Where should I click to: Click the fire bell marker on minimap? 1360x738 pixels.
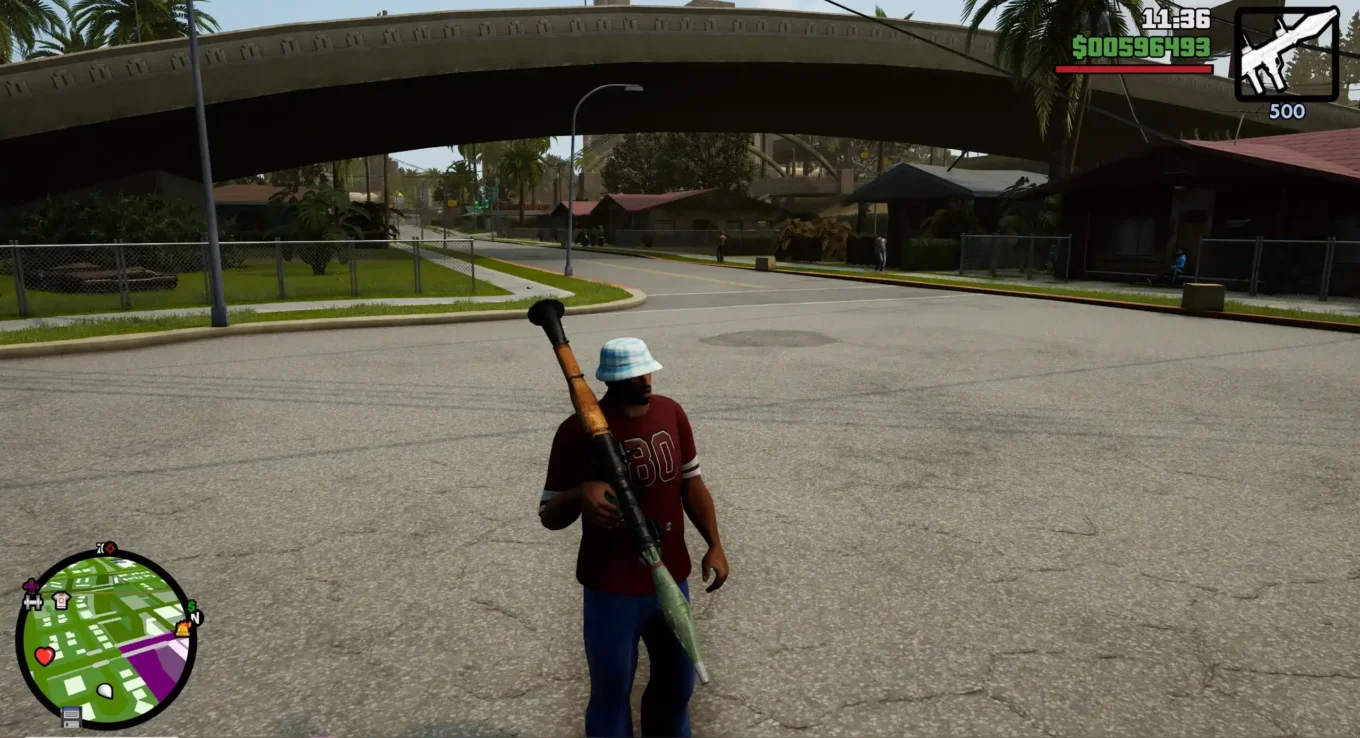click(x=183, y=628)
